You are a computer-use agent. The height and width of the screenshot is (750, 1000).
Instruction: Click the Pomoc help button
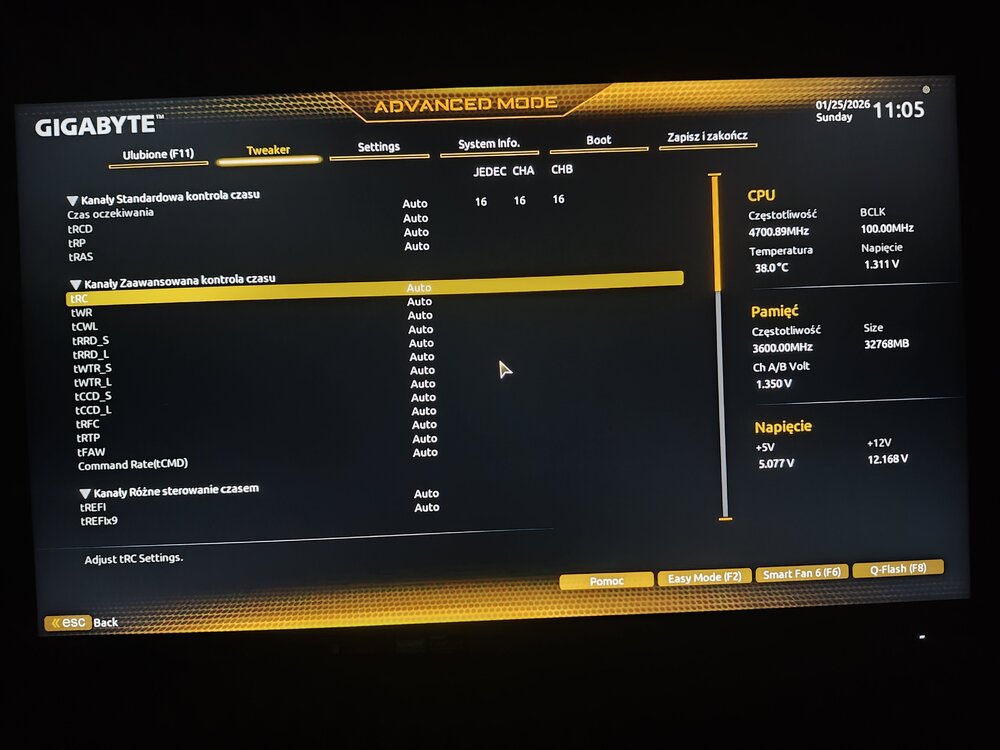pos(606,581)
